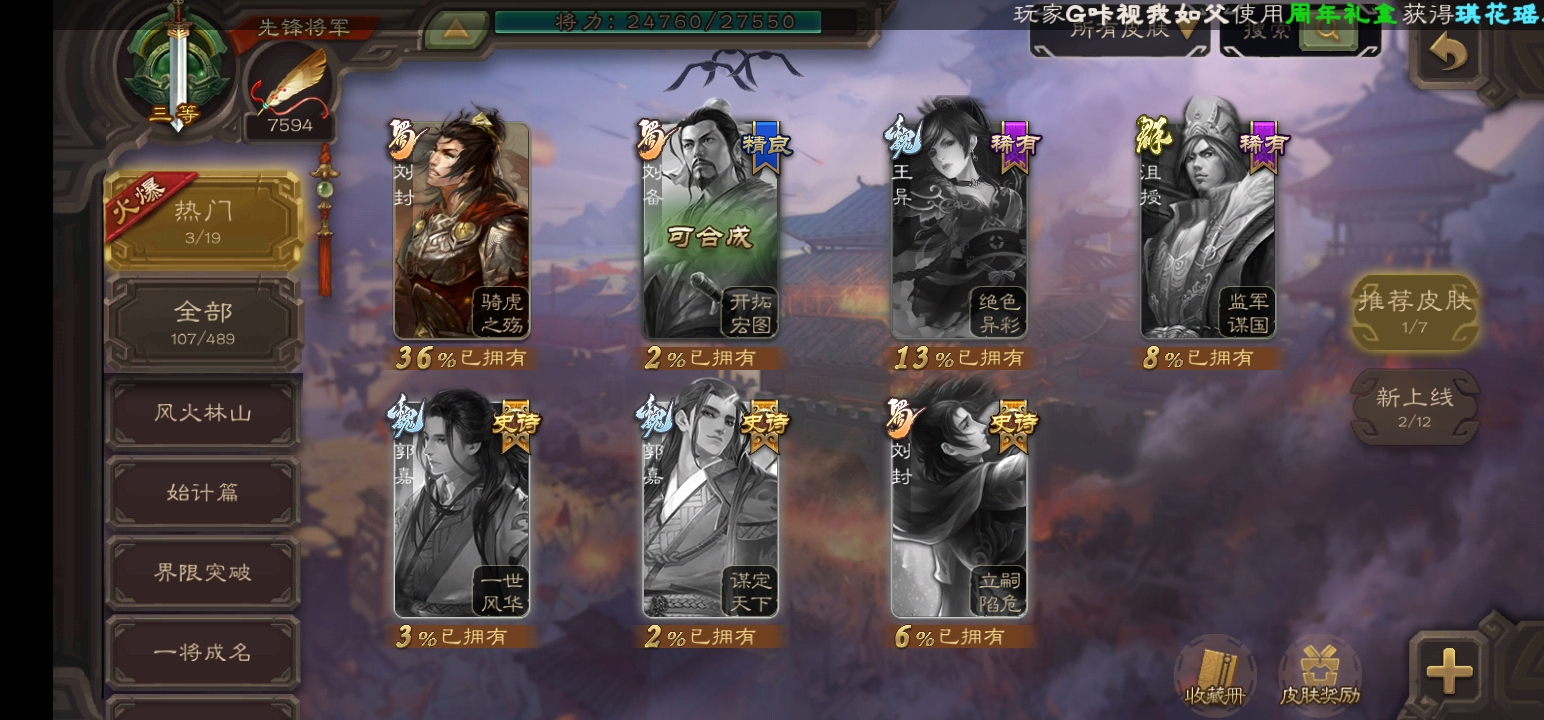This screenshot has height=720, width=1544.
Task: Open the 一将成名 category
Action: tap(203, 652)
